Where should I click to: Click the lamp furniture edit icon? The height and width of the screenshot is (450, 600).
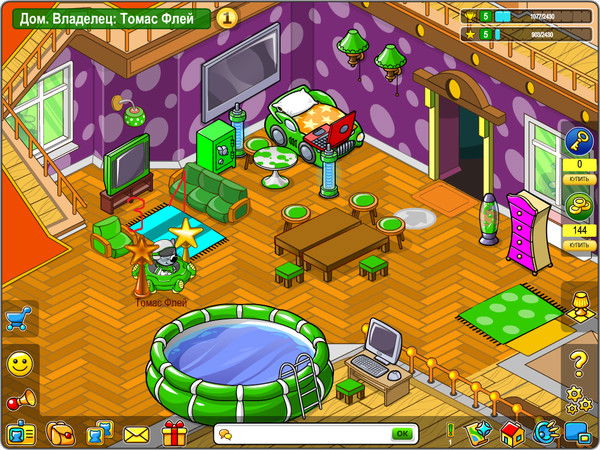tap(579, 304)
